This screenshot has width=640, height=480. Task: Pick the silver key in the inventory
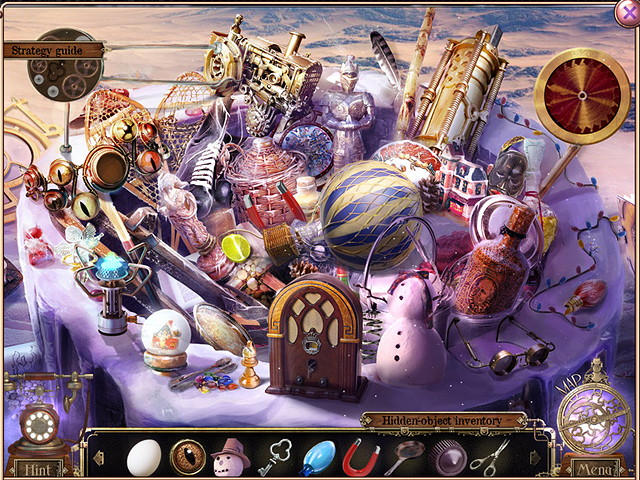point(272,456)
